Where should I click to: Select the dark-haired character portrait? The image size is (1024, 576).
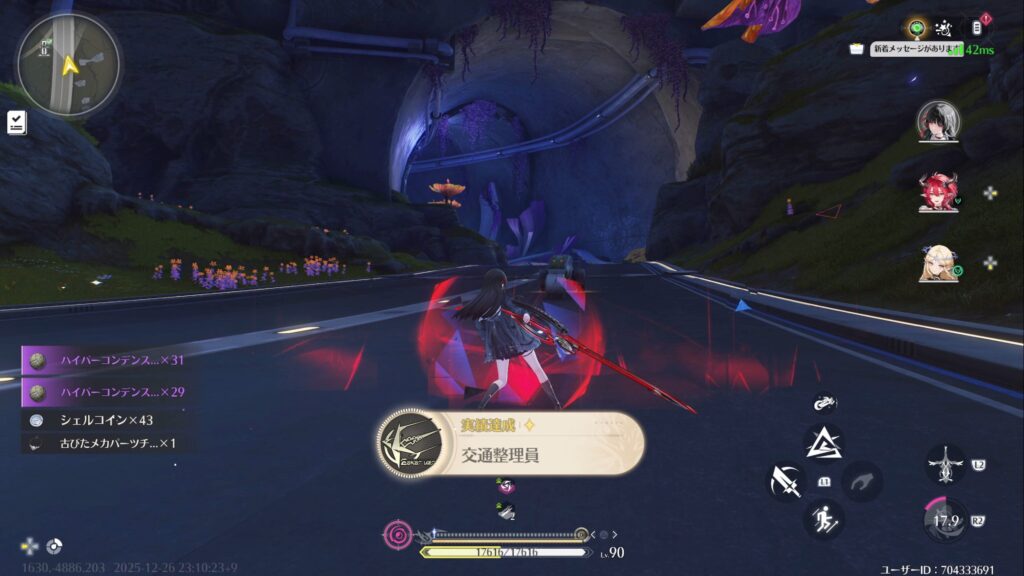coord(938,121)
